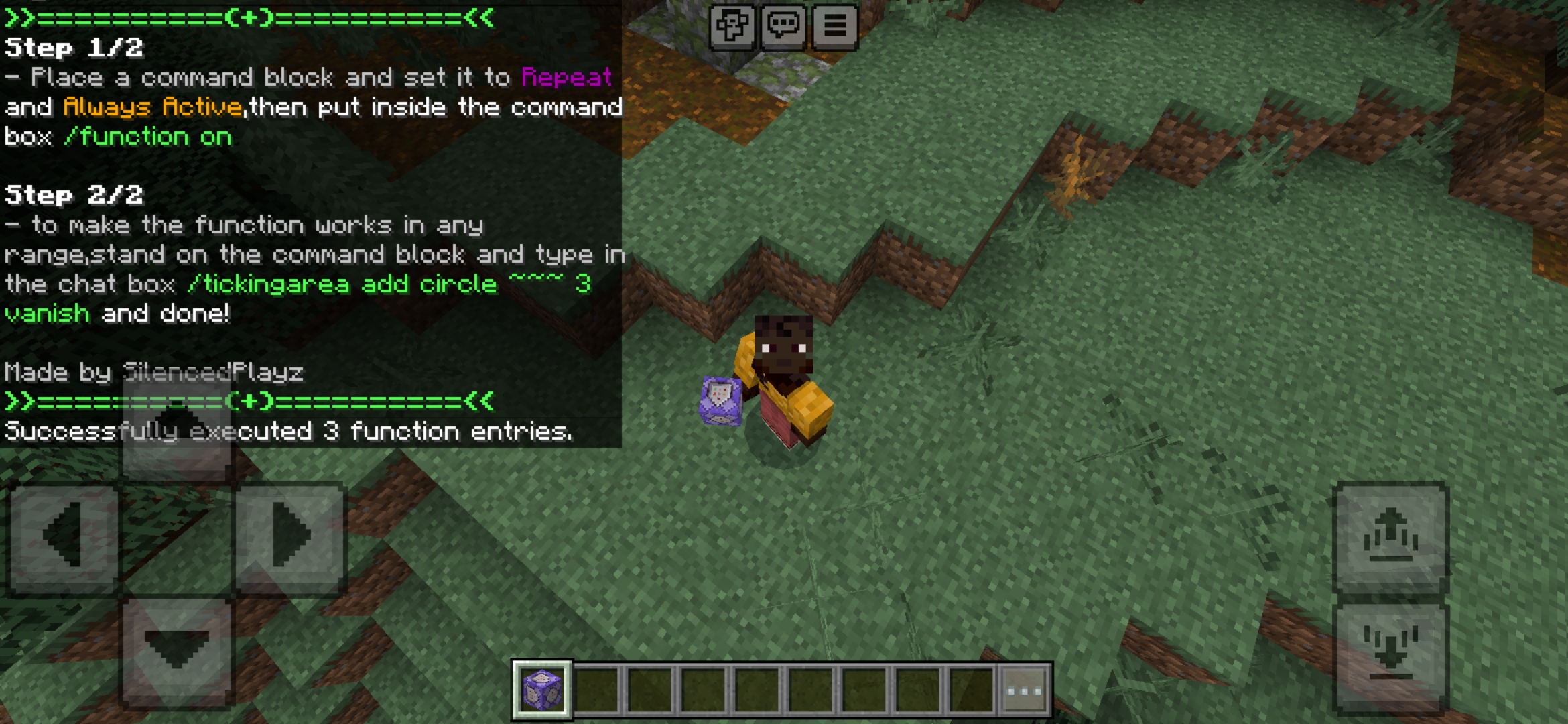Open the pause menu
The width and height of the screenshot is (1568, 724).
[x=836, y=25]
